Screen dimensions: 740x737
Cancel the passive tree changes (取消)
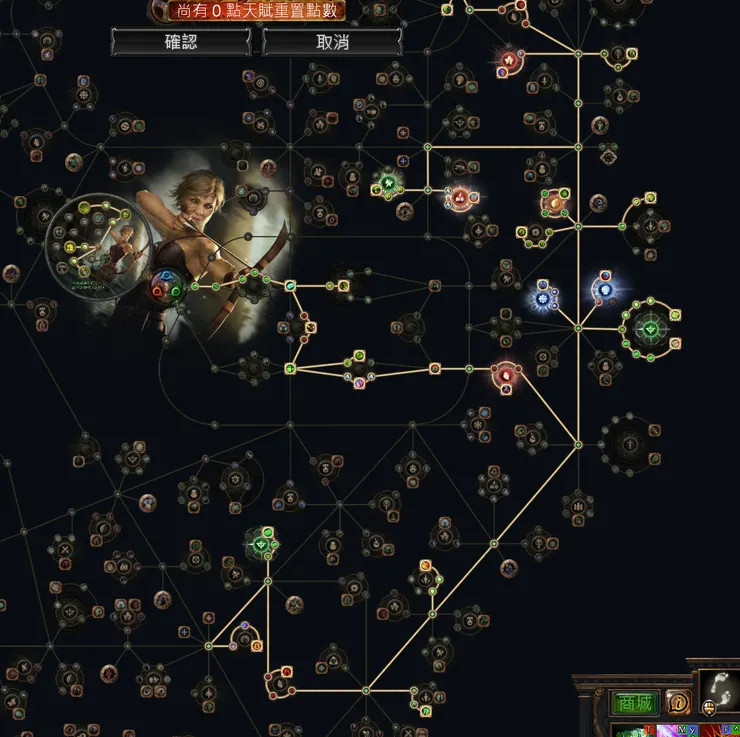(332, 42)
